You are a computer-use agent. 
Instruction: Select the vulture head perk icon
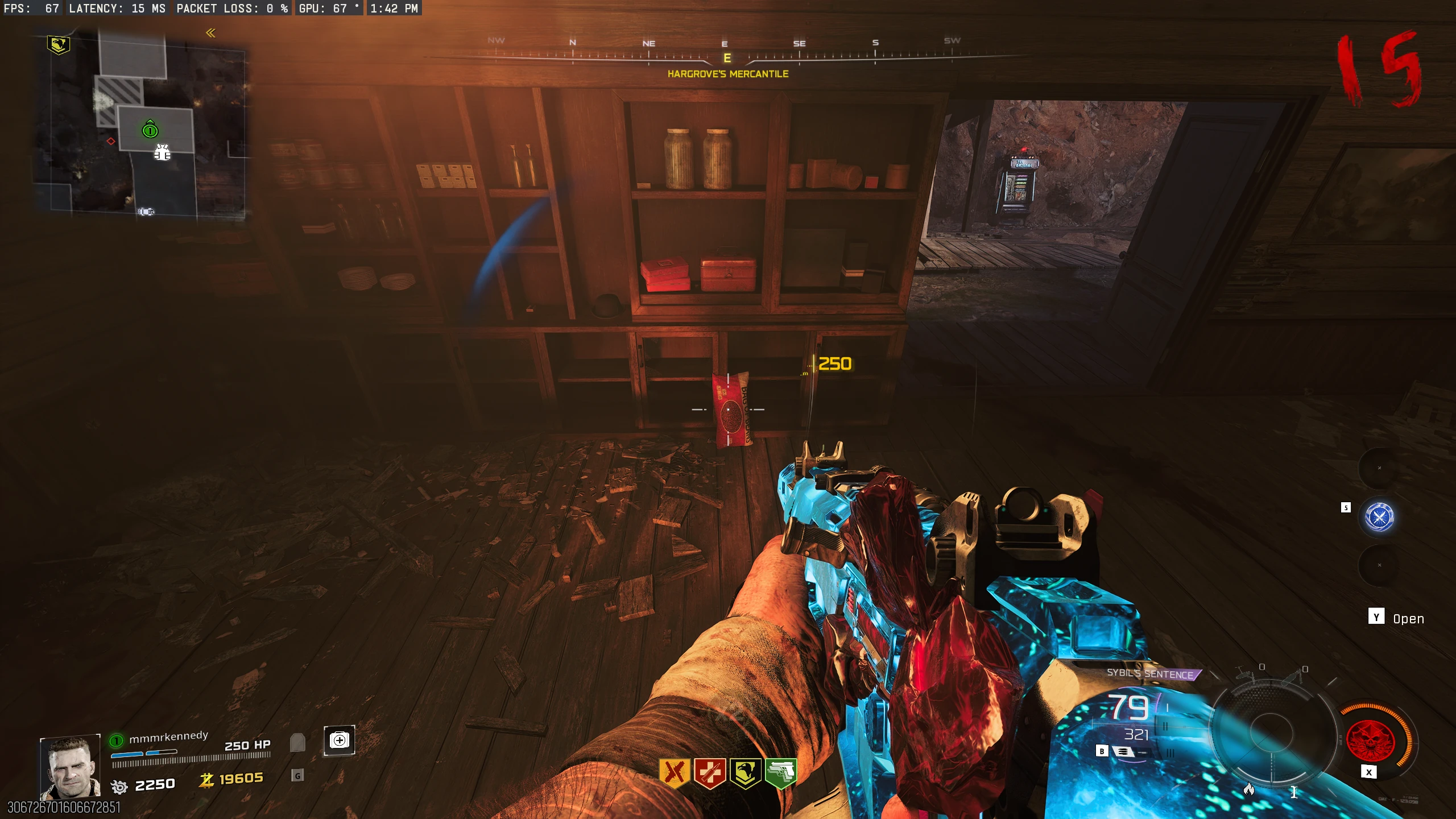point(745,772)
